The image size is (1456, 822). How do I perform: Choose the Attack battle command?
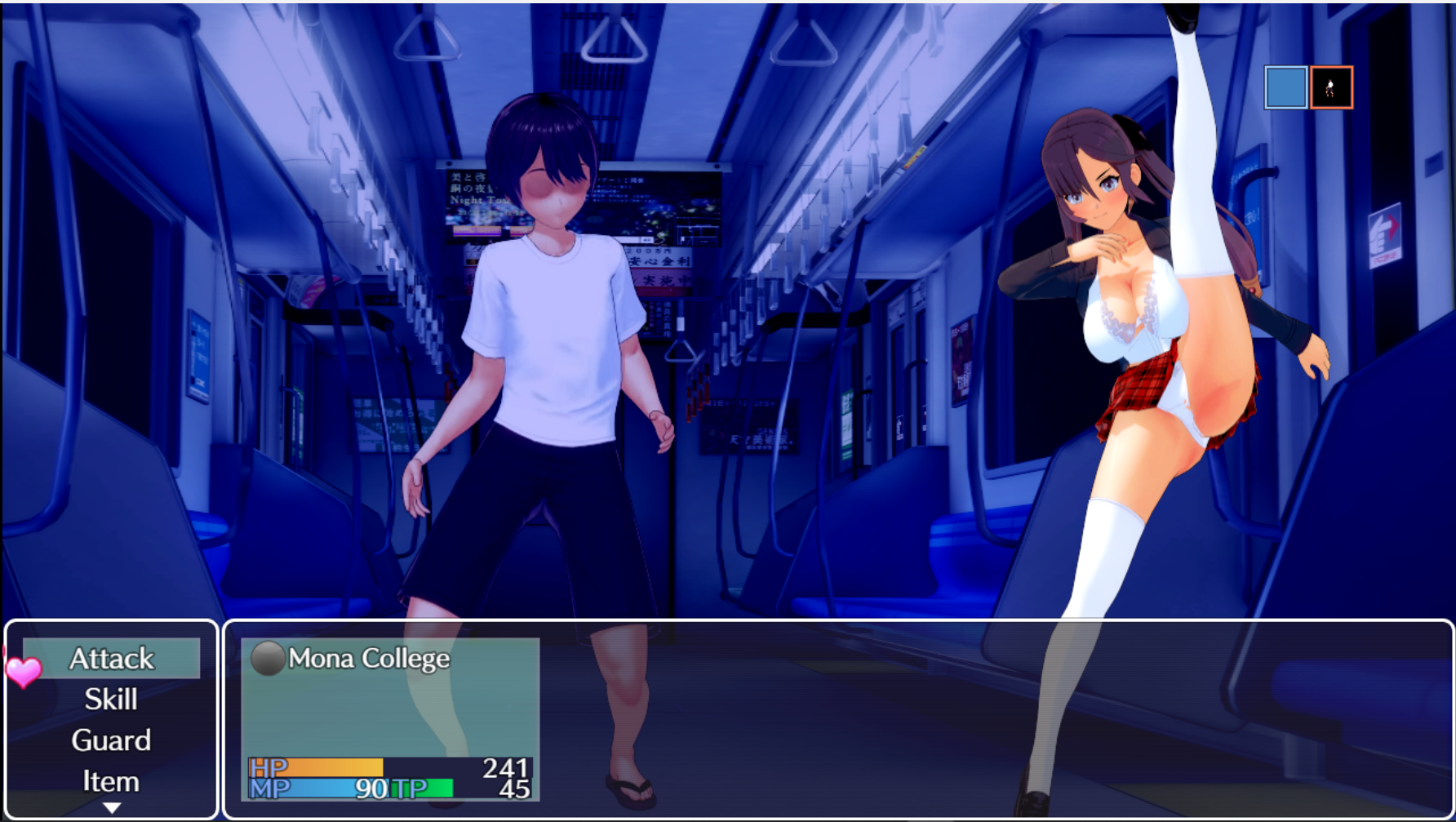112,658
